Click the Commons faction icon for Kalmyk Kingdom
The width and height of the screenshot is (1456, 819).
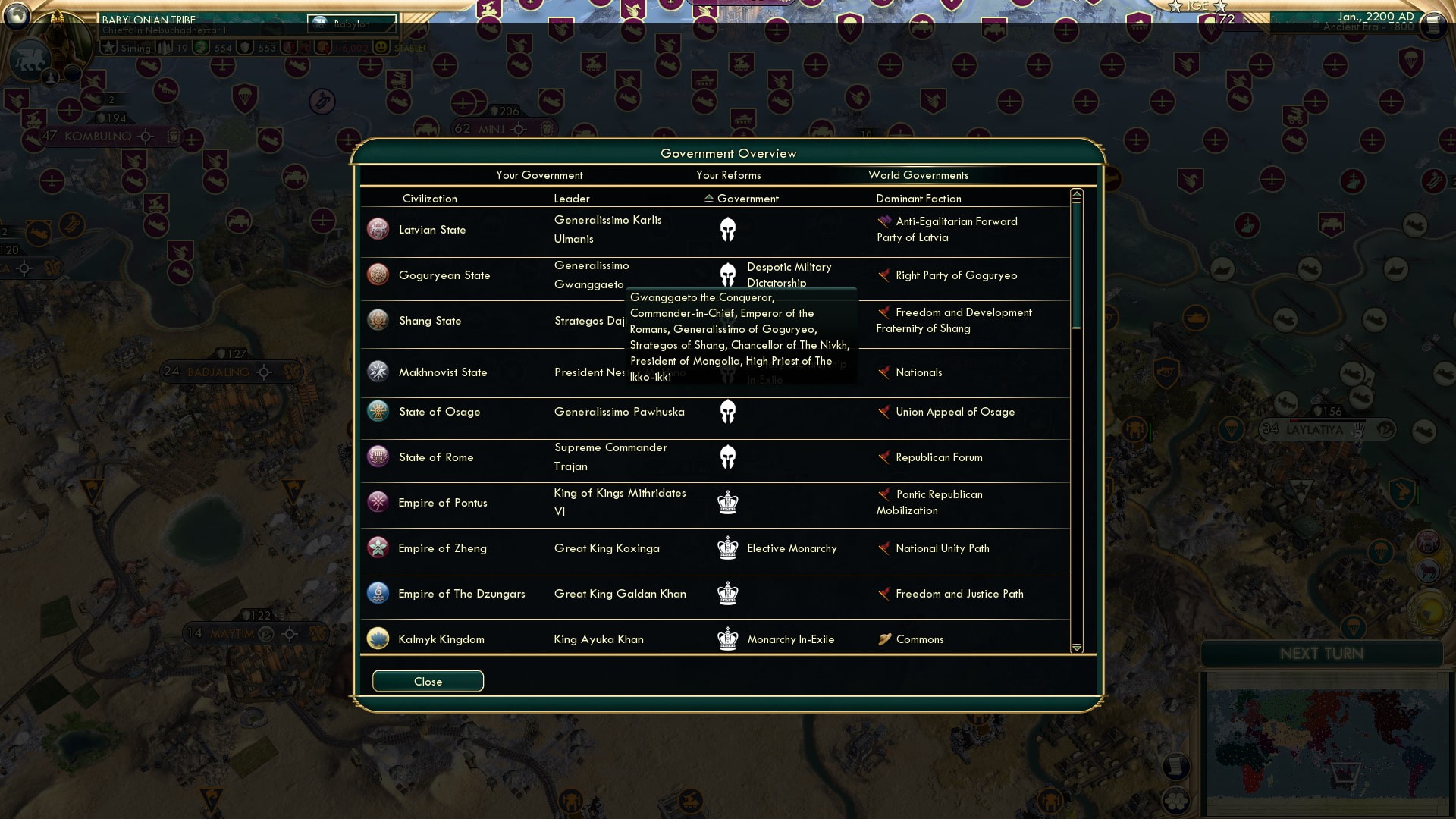coord(884,639)
